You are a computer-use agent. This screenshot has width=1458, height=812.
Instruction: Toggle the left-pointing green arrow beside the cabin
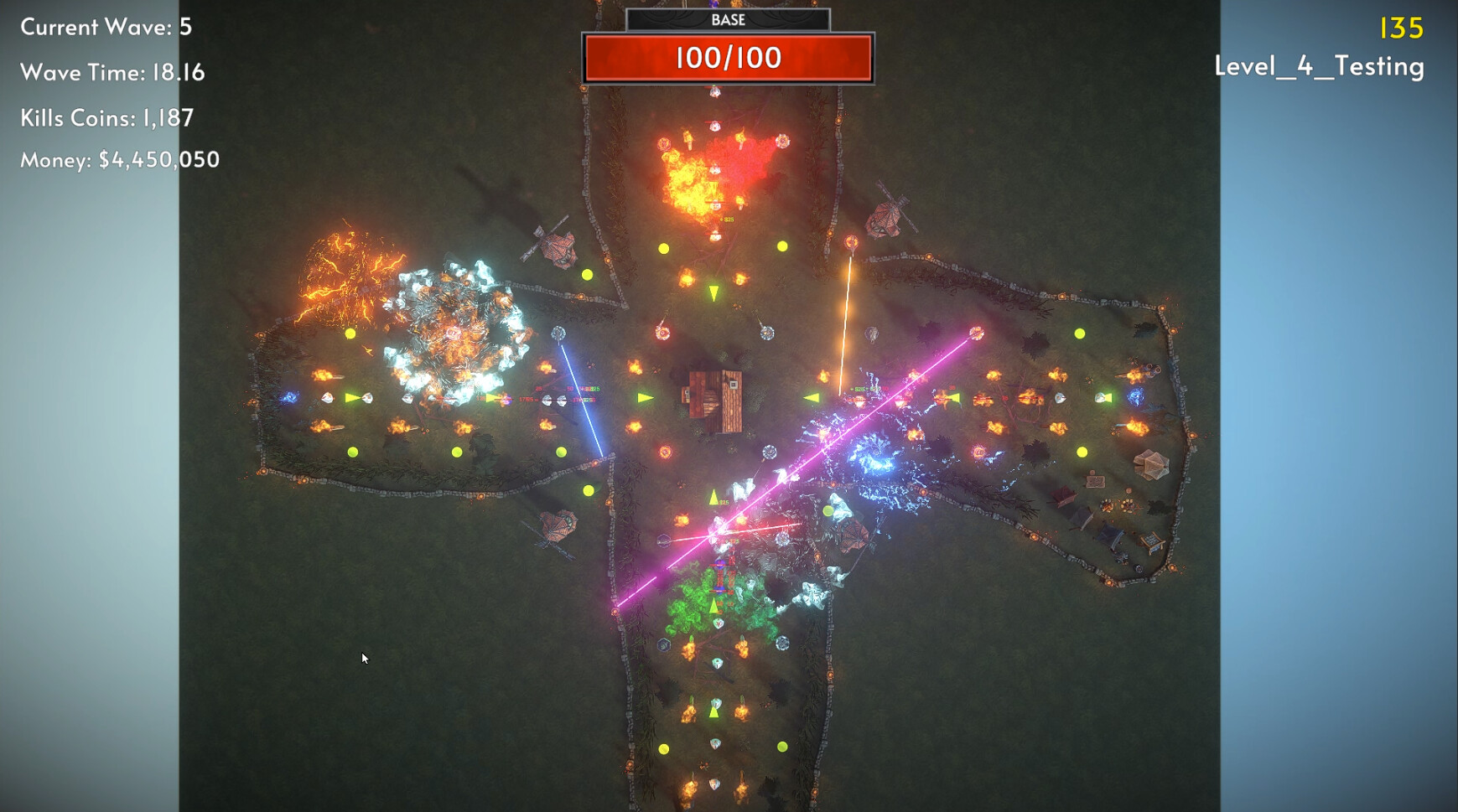810,396
